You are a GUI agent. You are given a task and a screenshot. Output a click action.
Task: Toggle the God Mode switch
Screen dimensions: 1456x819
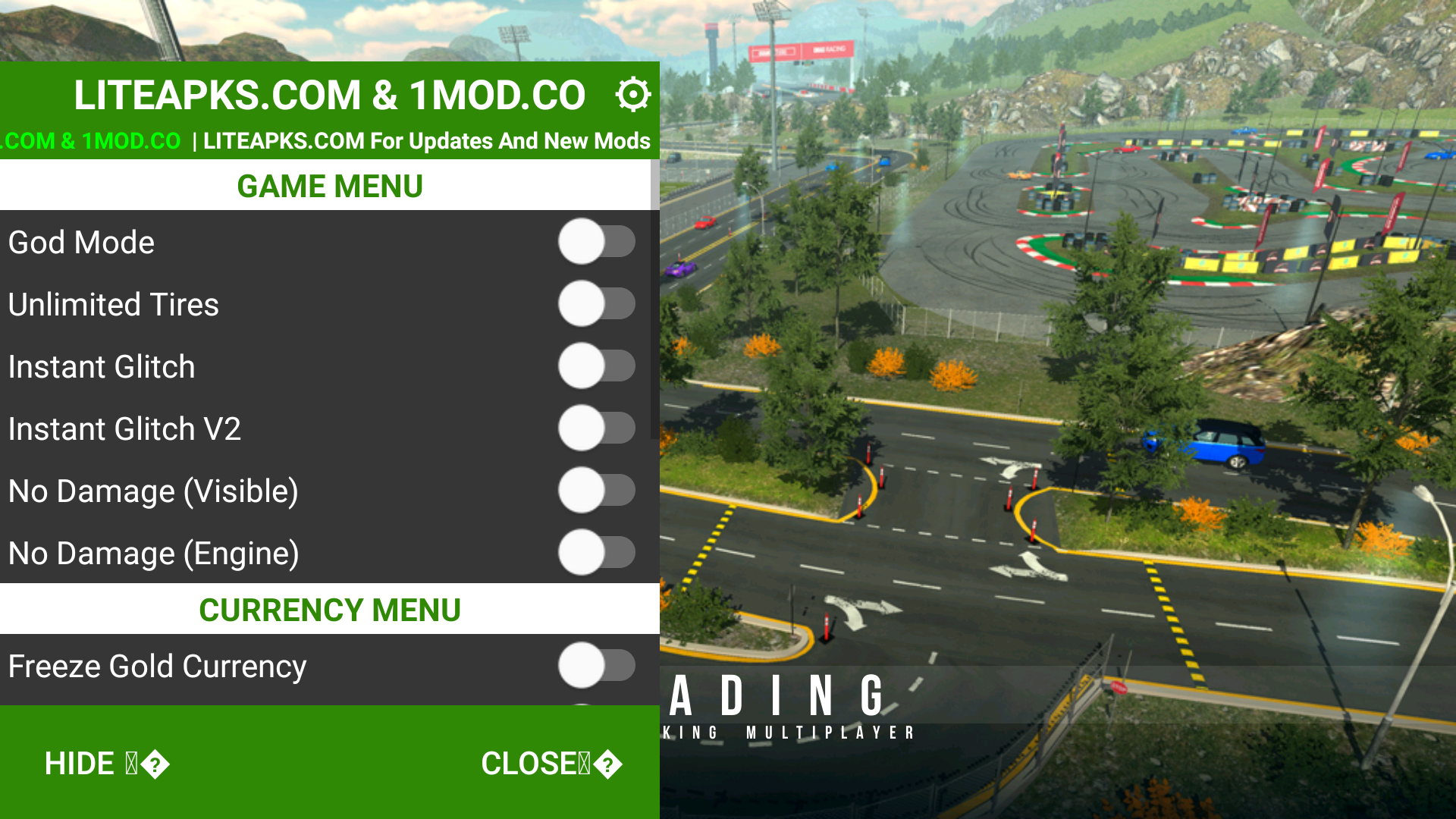point(597,243)
